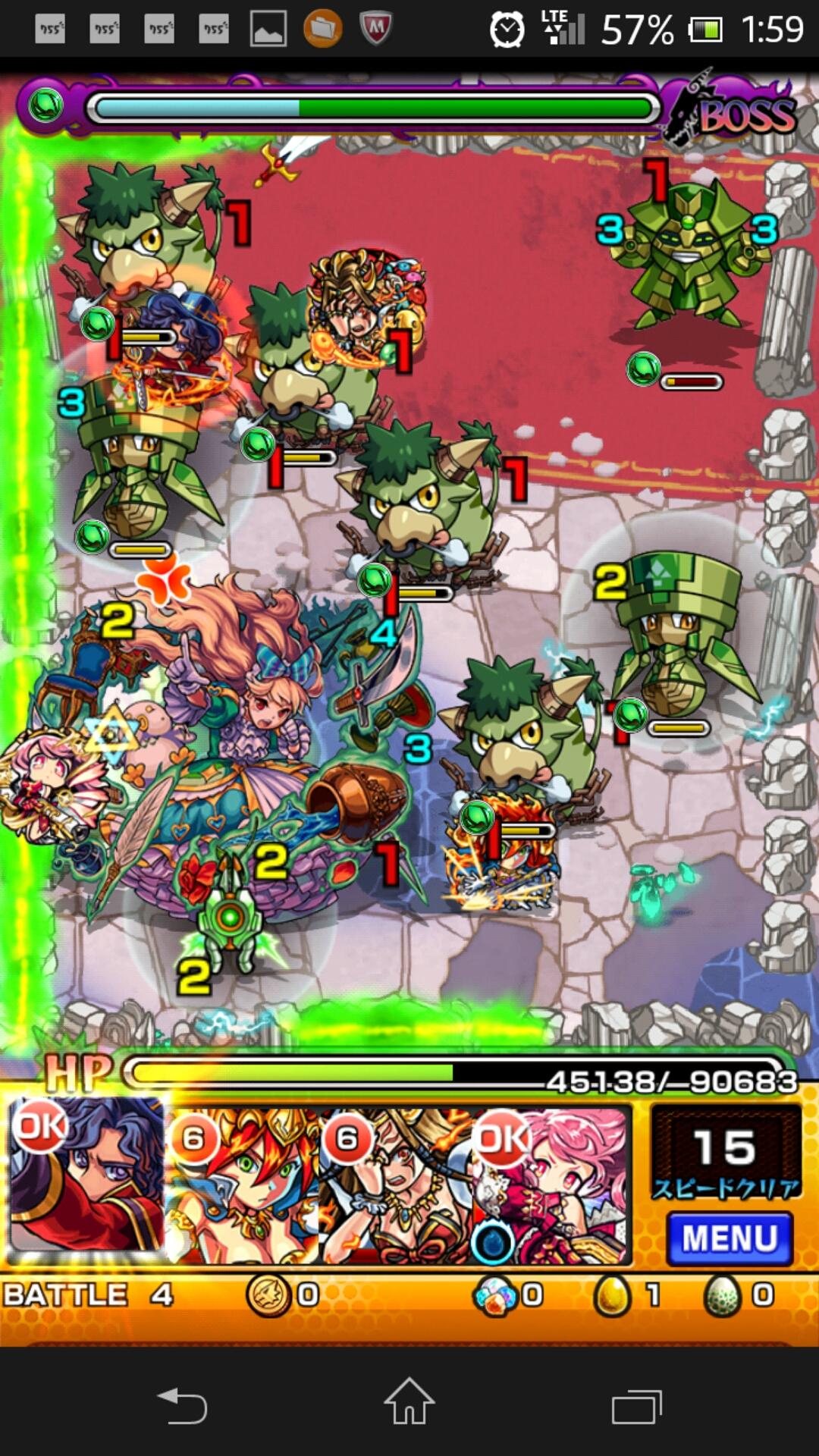
Task: Open the blue MENU button
Action: pyautogui.click(x=729, y=1238)
